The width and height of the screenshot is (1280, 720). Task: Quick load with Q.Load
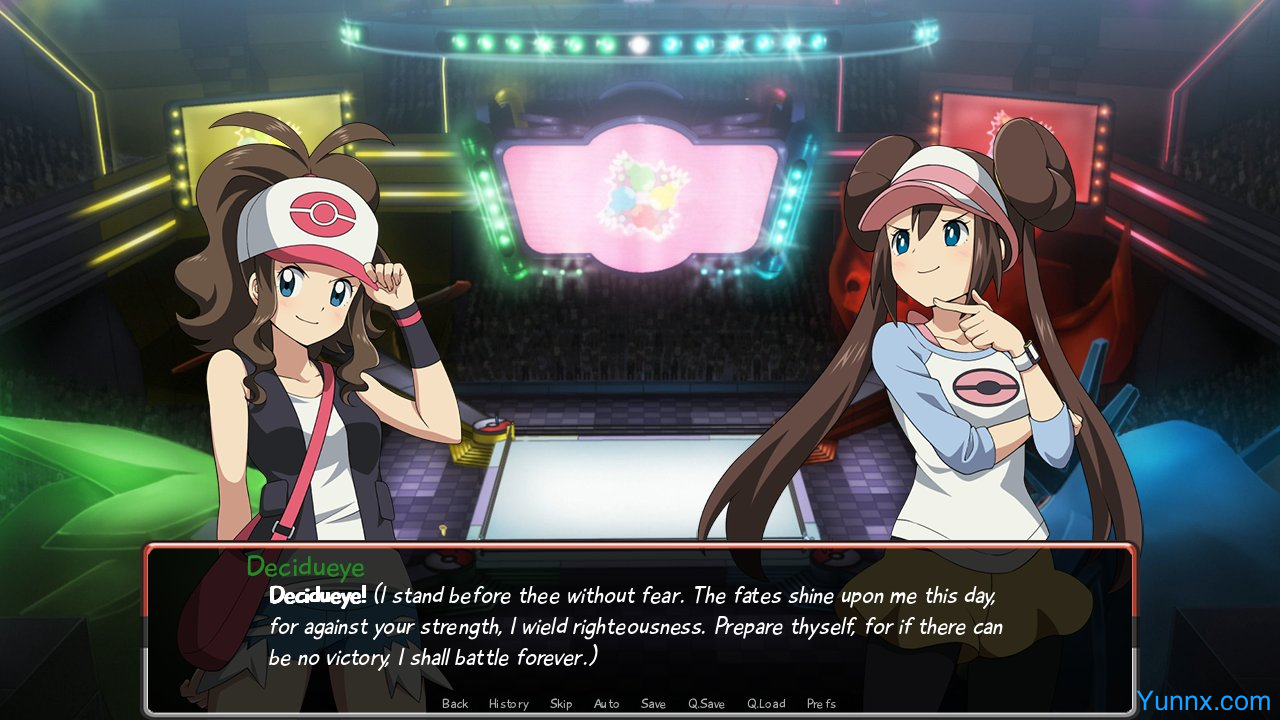coord(766,704)
